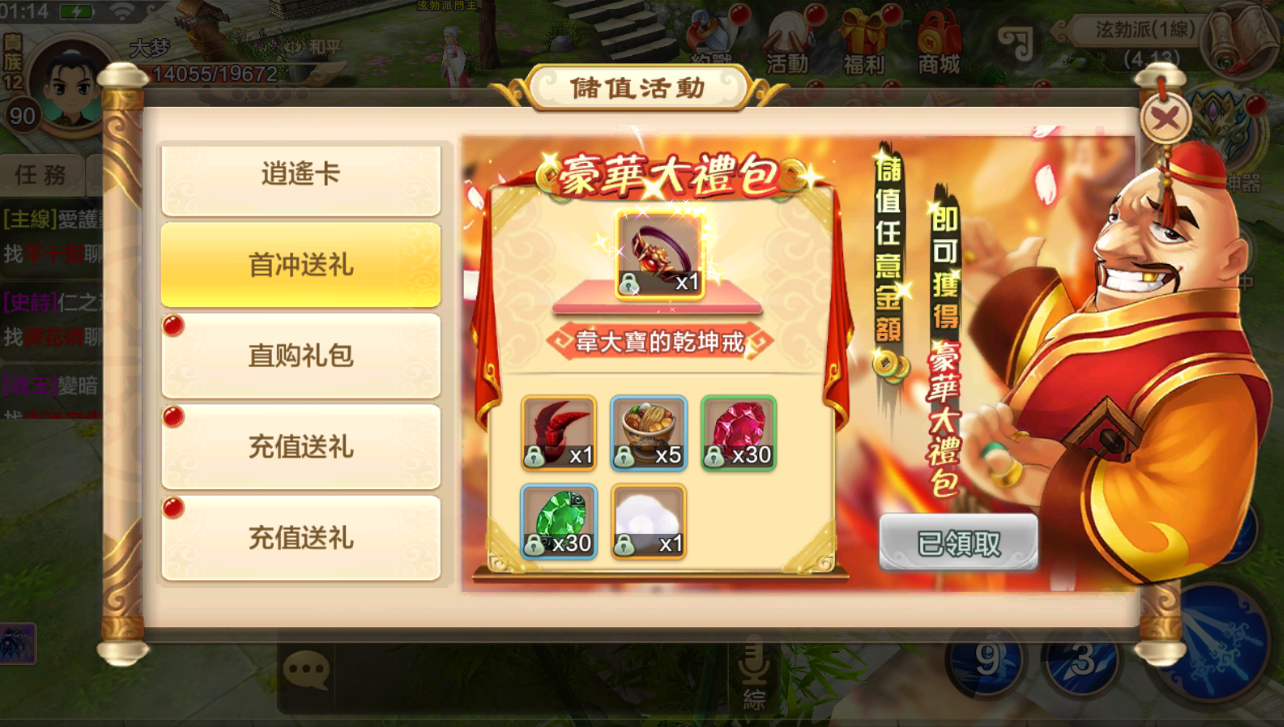Image resolution: width=1284 pixels, height=727 pixels.
Task: Click the 已領取 claimed button
Action: (957, 540)
